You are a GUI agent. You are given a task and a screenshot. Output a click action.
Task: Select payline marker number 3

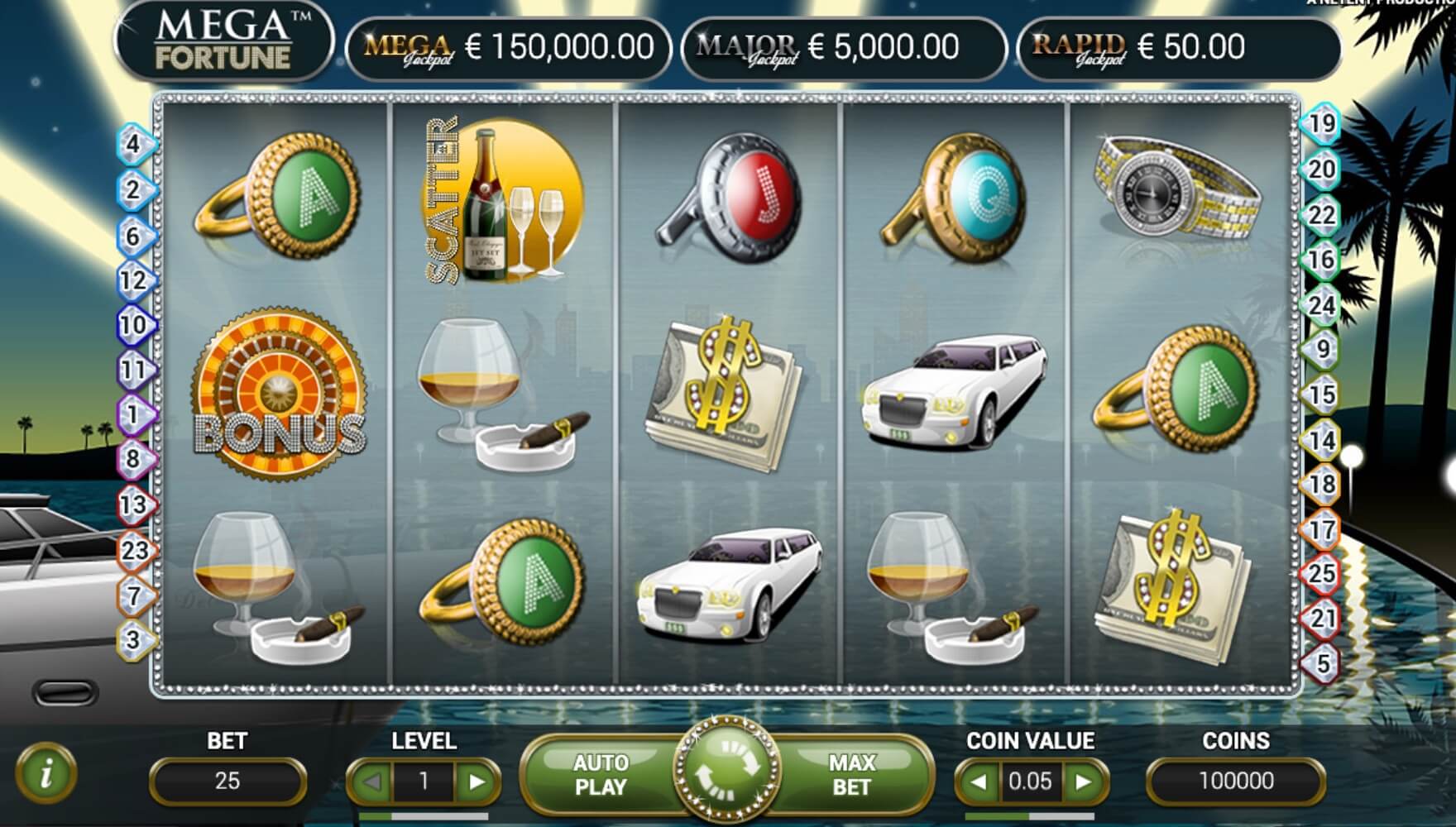[x=133, y=639]
